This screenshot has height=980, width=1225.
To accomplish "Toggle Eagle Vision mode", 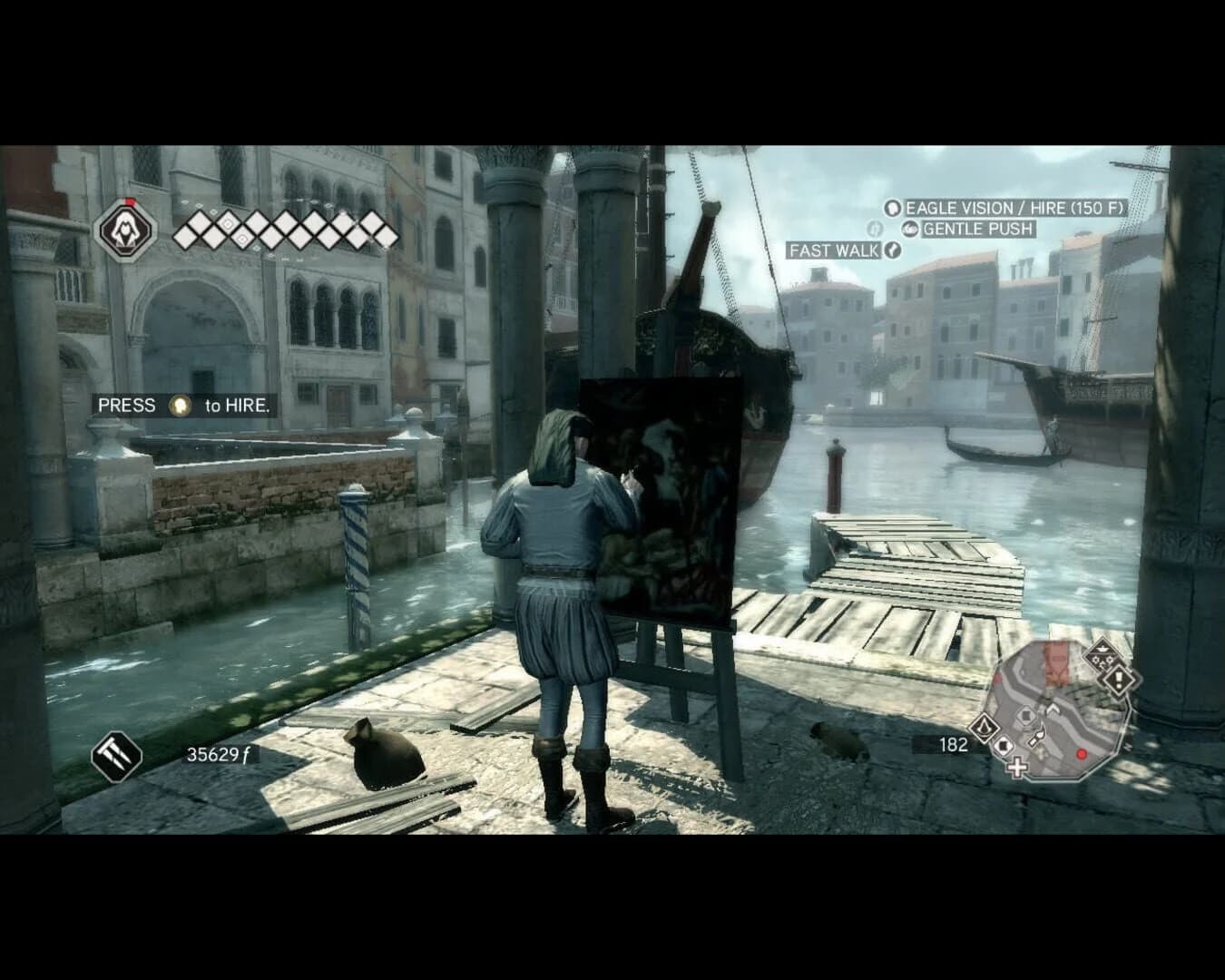I will tap(895, 208).
